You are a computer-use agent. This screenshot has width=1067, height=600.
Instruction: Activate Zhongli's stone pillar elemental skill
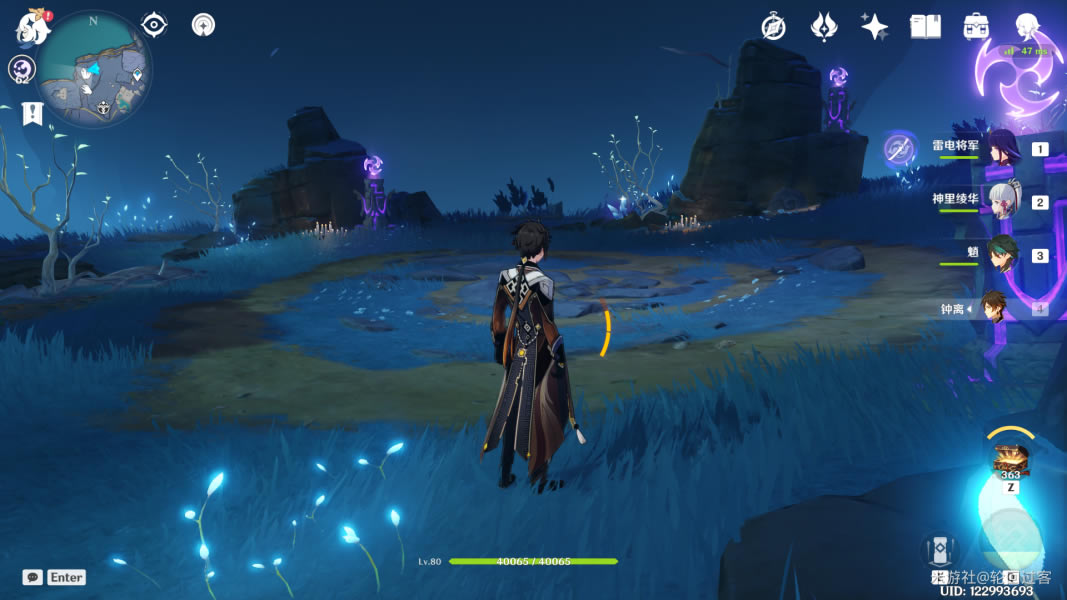[x=940, y=549]
